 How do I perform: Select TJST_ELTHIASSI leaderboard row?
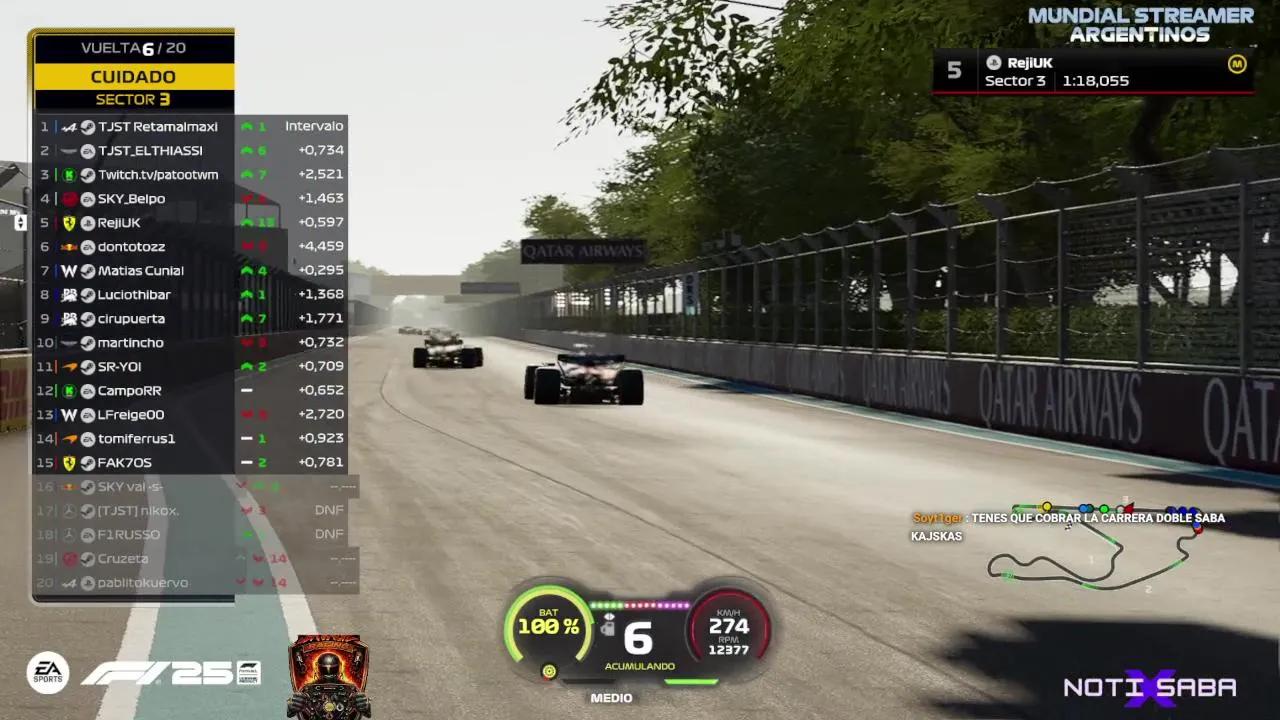[x=150, y=151]
